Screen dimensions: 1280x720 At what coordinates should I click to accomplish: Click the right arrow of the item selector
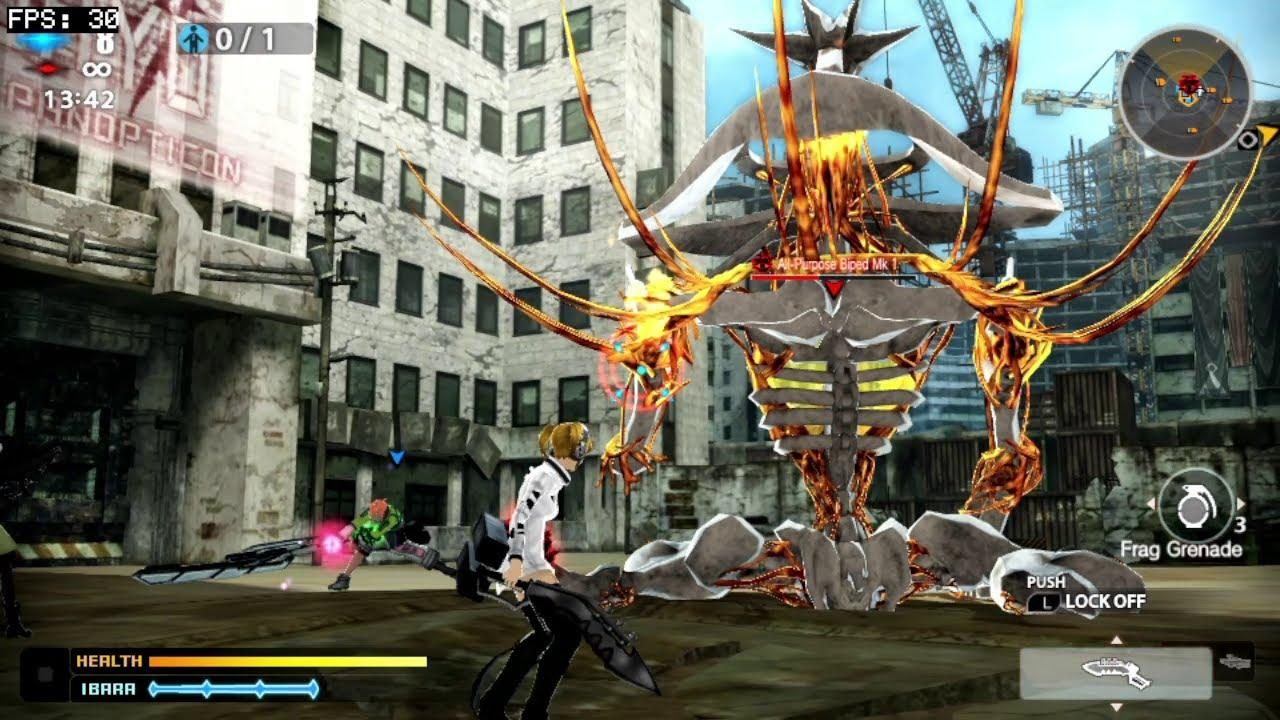[1240, 501]
